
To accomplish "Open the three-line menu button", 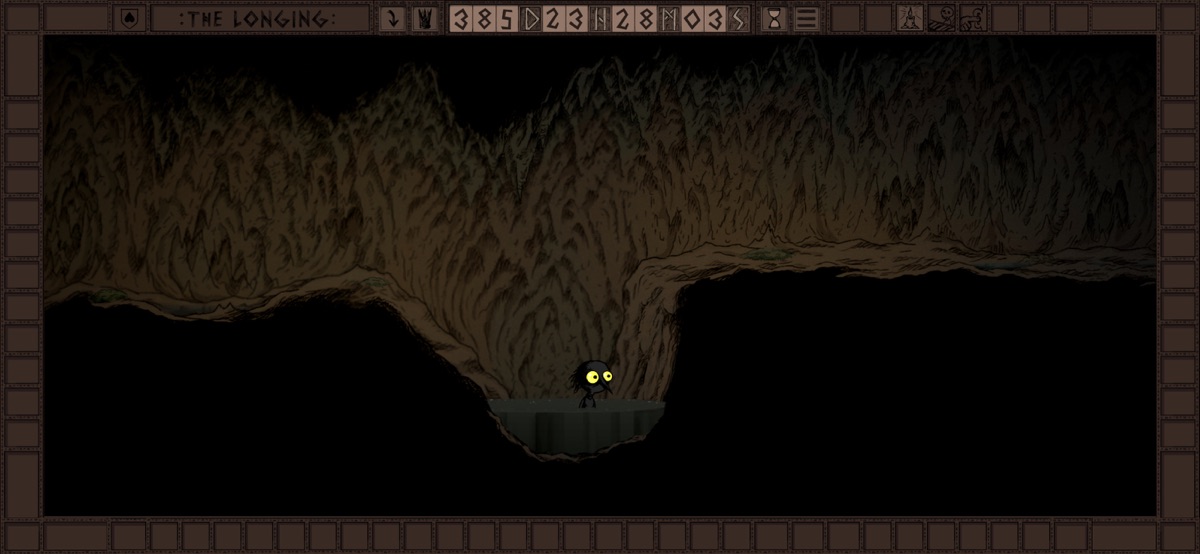I will click(x=807, y=18).
